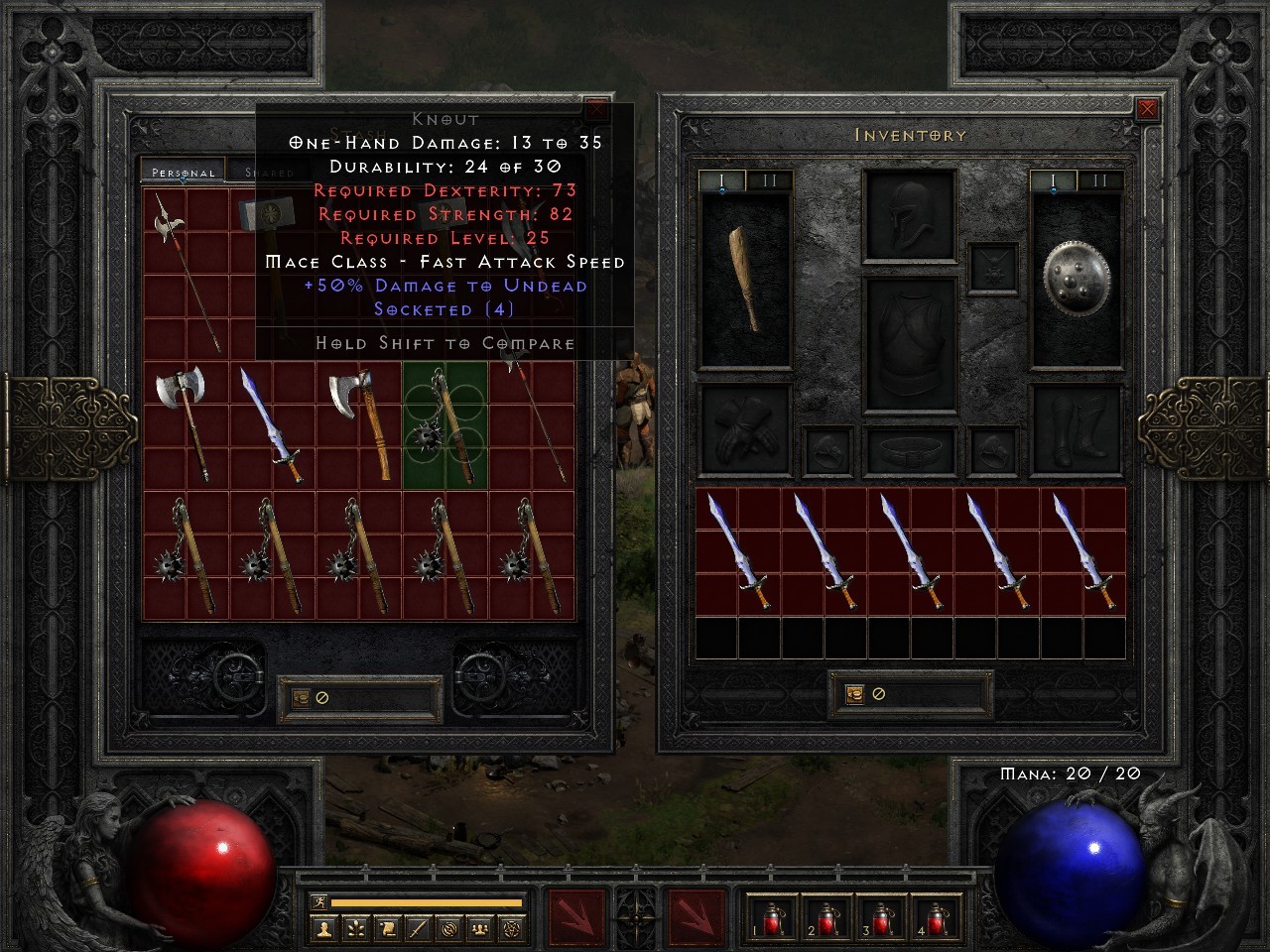Open the Party screen icon with two figures
This screenshot has width=1270, height=952.
tap(478, 927)
